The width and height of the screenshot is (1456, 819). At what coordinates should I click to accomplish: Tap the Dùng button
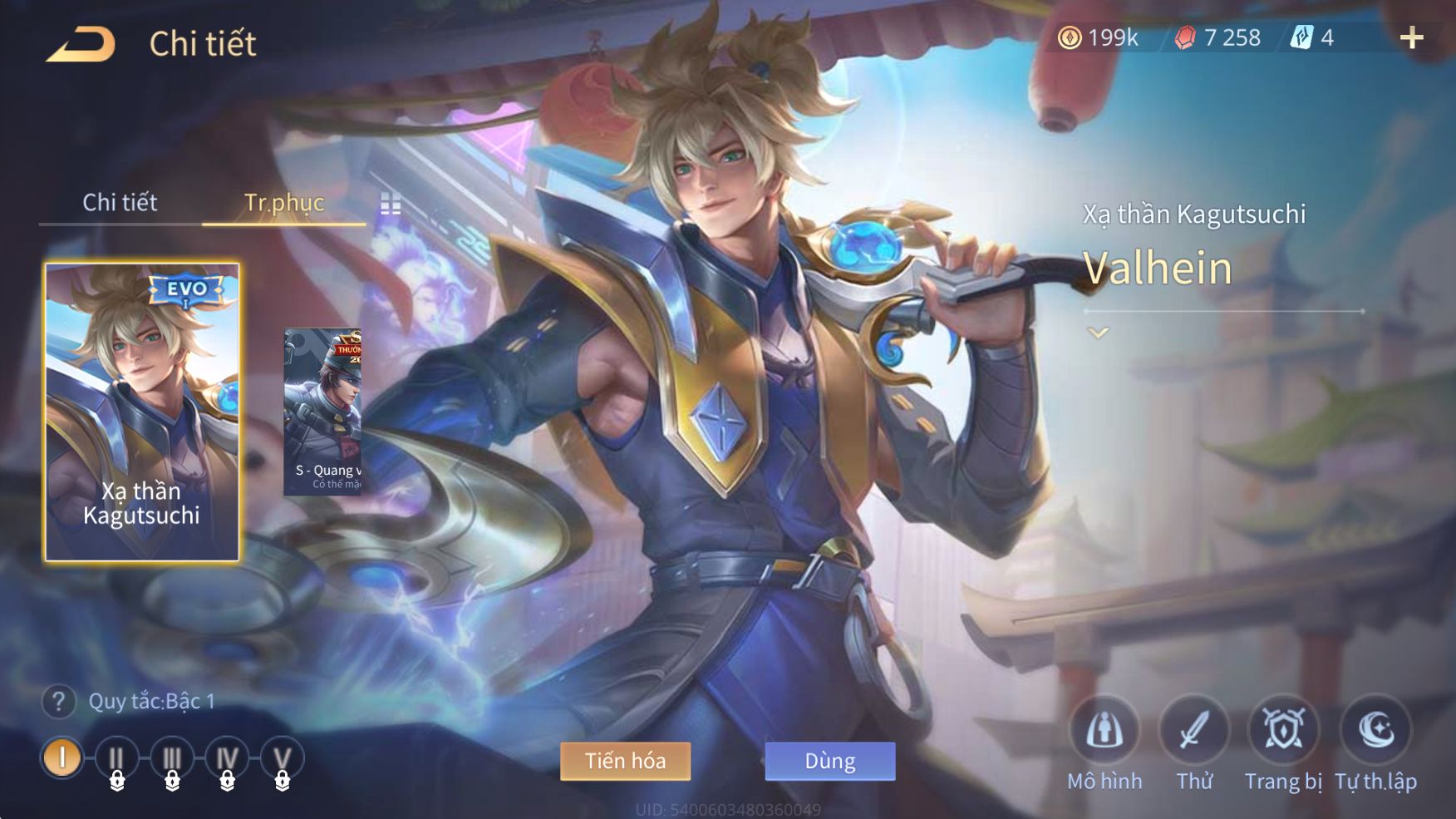829,761
